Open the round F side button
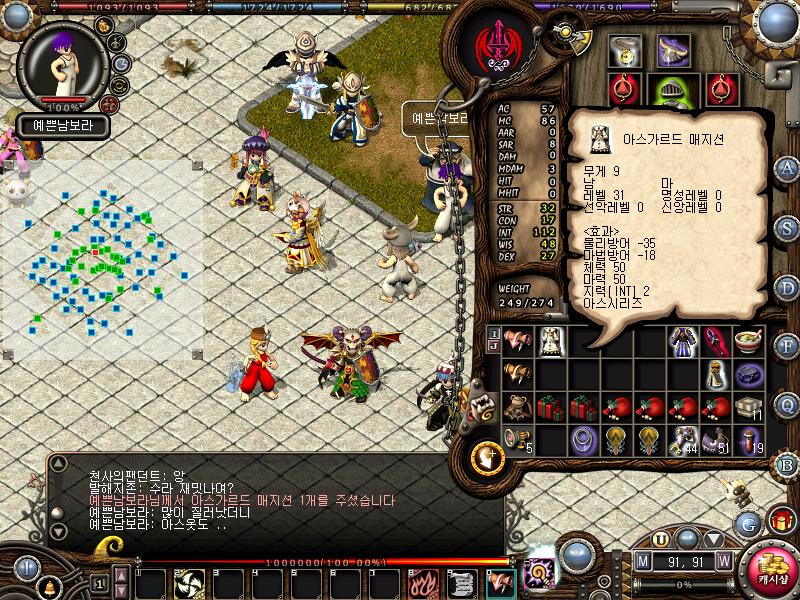 tap(787, 345)
